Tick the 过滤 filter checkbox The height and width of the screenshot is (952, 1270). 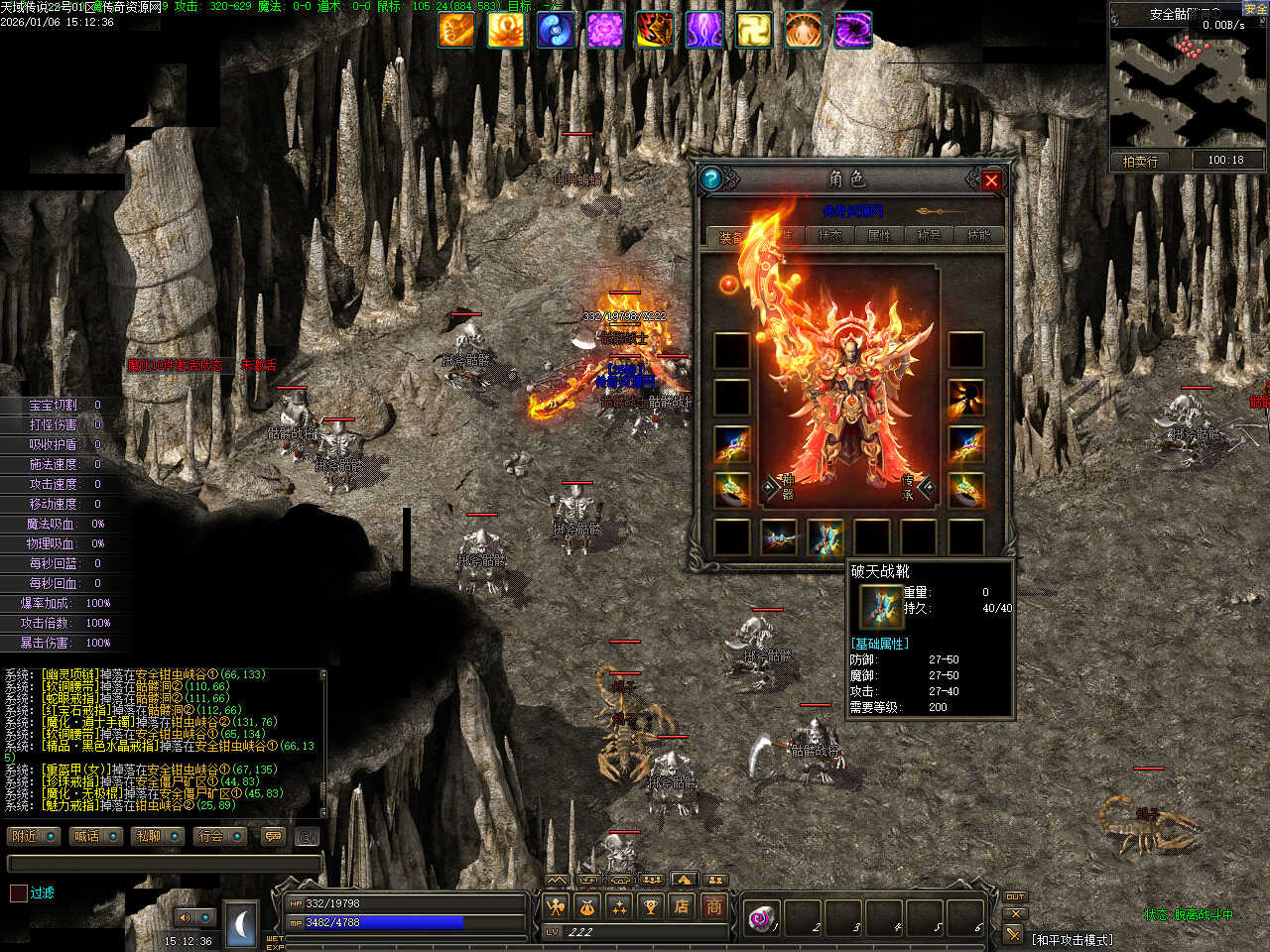(x=19, y=892)
